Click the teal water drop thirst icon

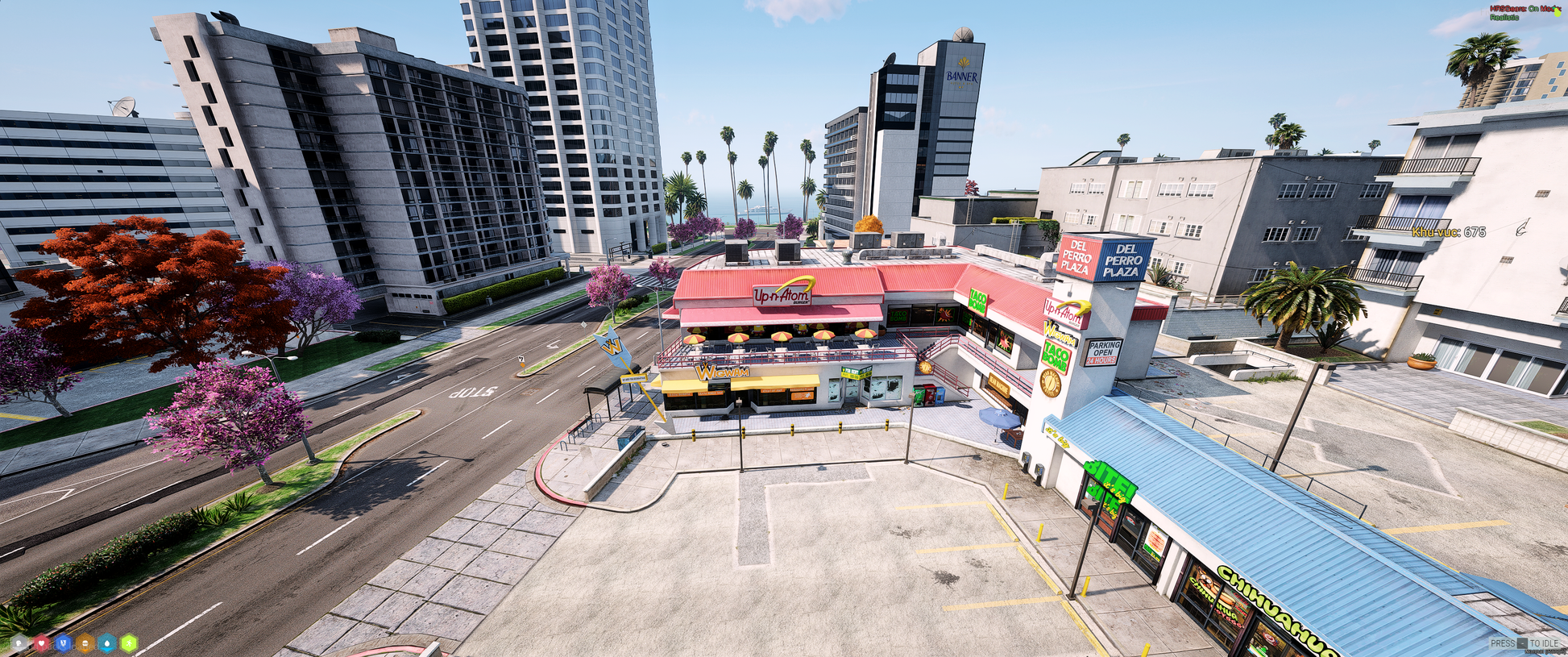106,643
